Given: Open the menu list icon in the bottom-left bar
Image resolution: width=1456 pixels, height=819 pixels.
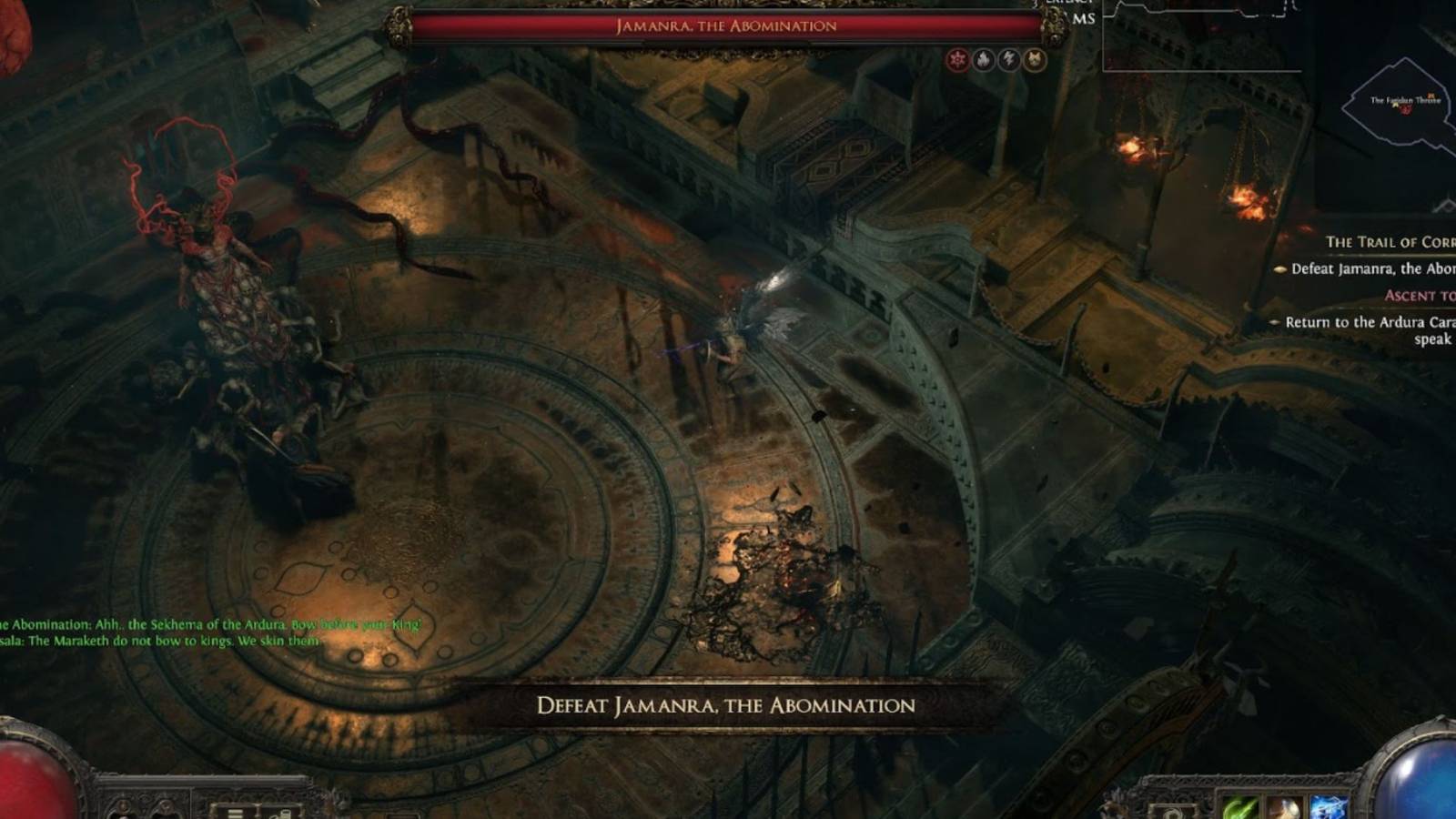Looking at the screenshot, I should pyautogui.click(x=235, y=813).
